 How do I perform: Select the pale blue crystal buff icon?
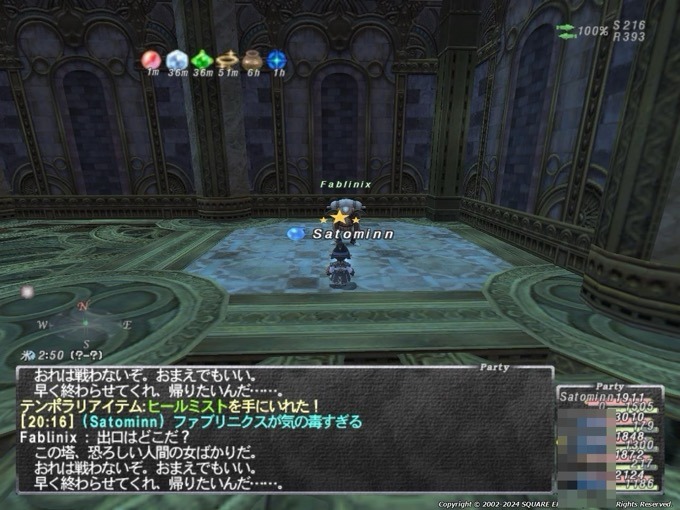click(x=177, y=60)
